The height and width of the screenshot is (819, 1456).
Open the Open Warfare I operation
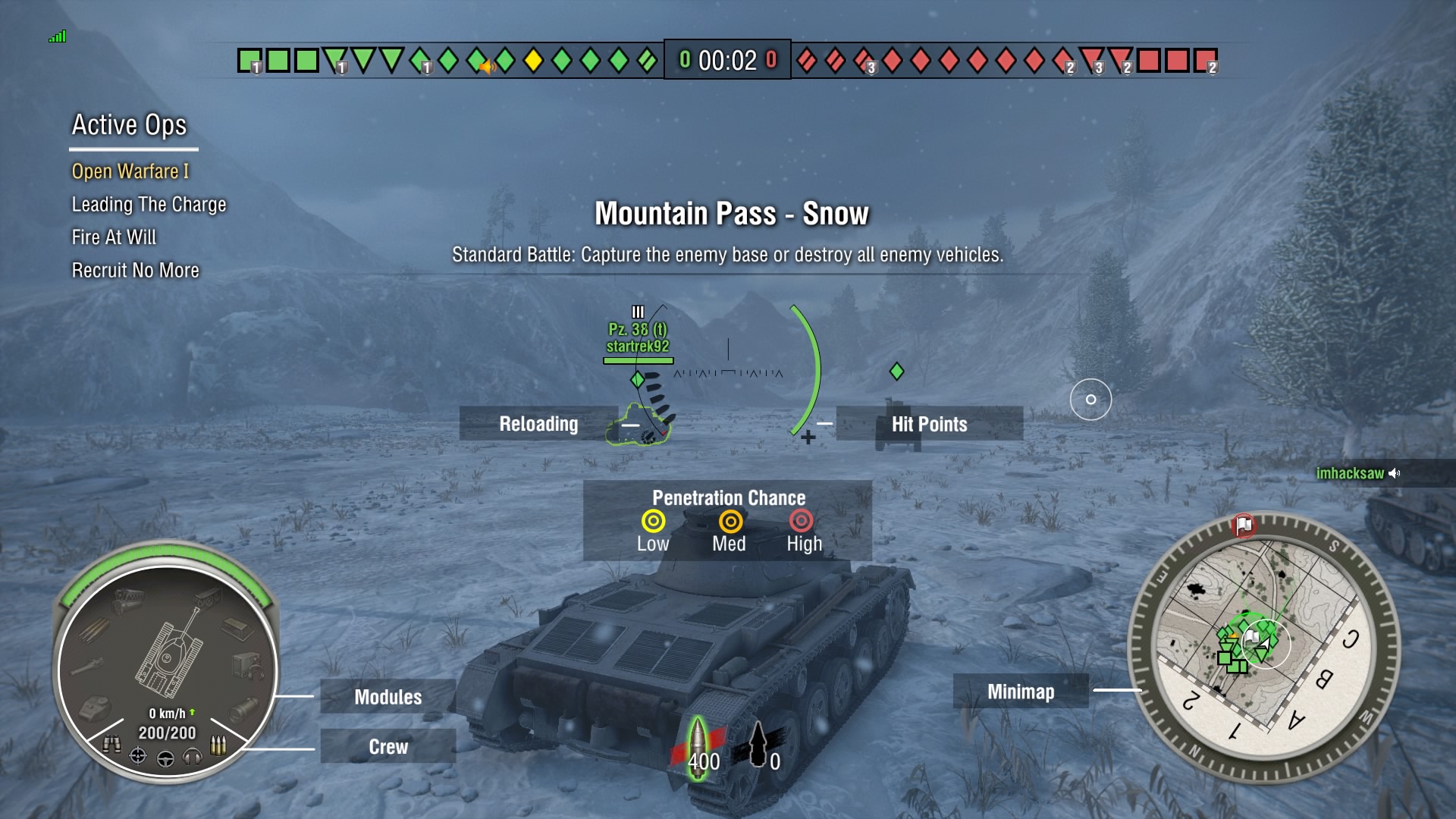130,171
